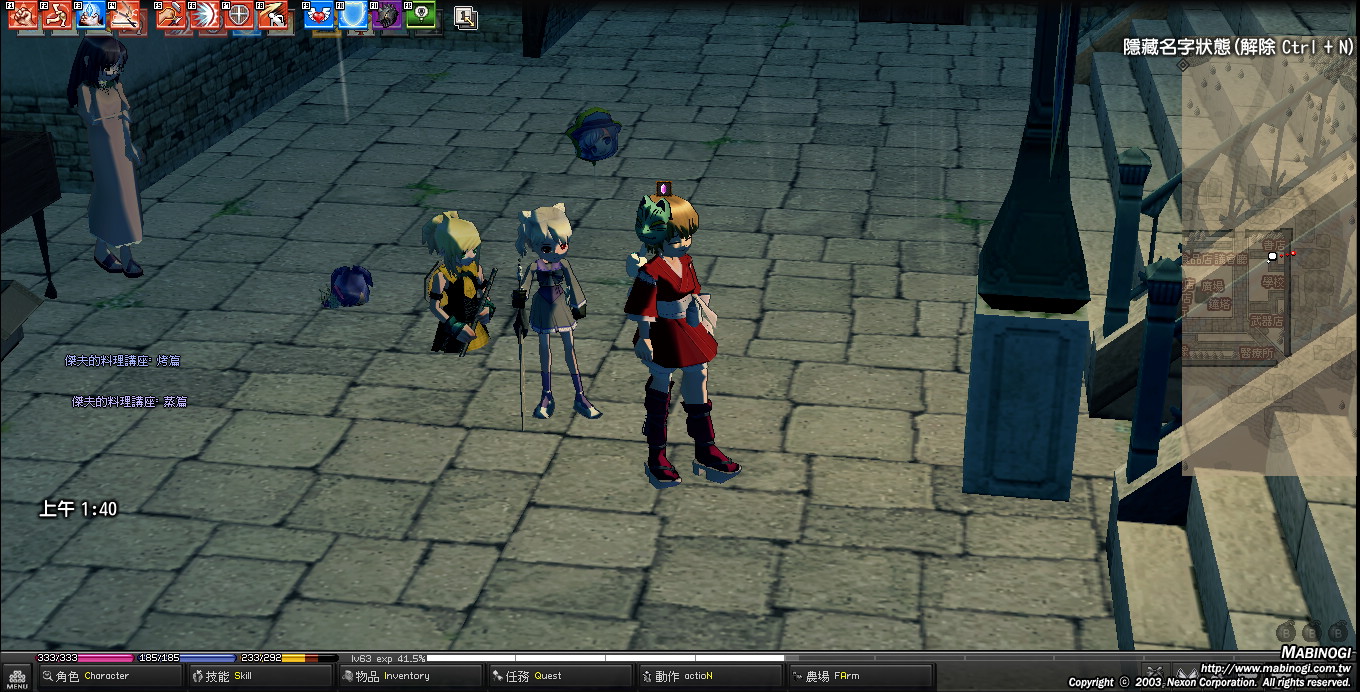Viewport: 1360px width, 692px height.
Task: Activate the F3 blue crystal skill
Action: [92, 15]
